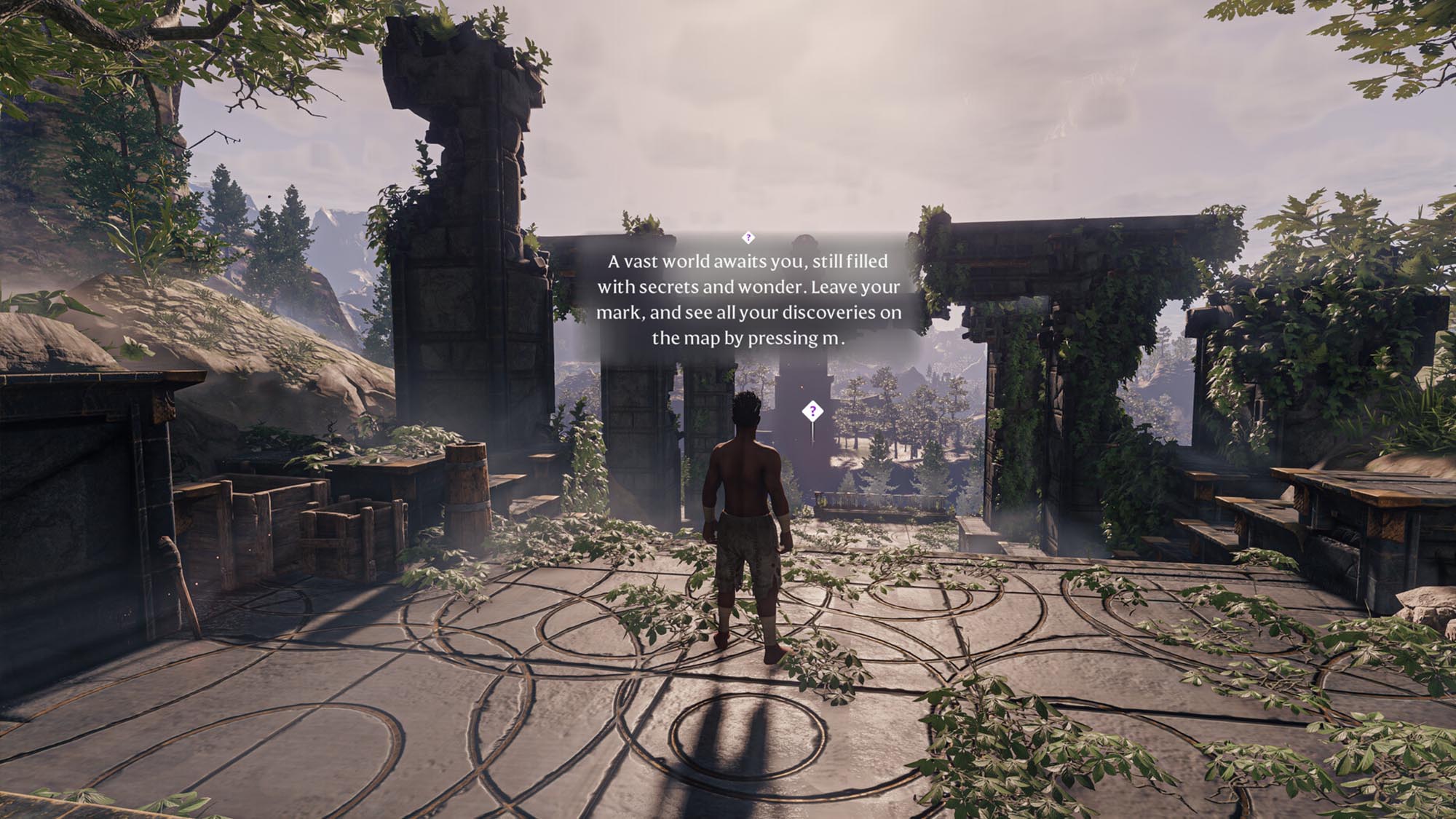Image resolution: width=1456 pixels, height=819 pixels.
Task: Select the question mark waypoint marker near the tower
Action: [x=812, y=411]
